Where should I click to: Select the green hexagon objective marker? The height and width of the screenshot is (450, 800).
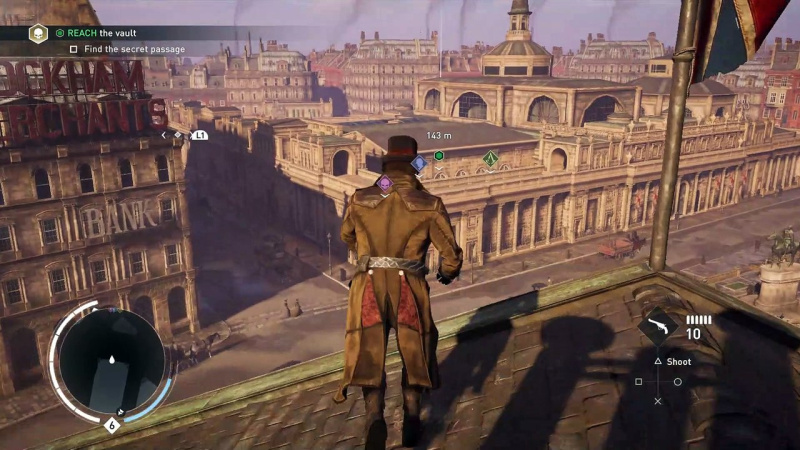(439, 155)
